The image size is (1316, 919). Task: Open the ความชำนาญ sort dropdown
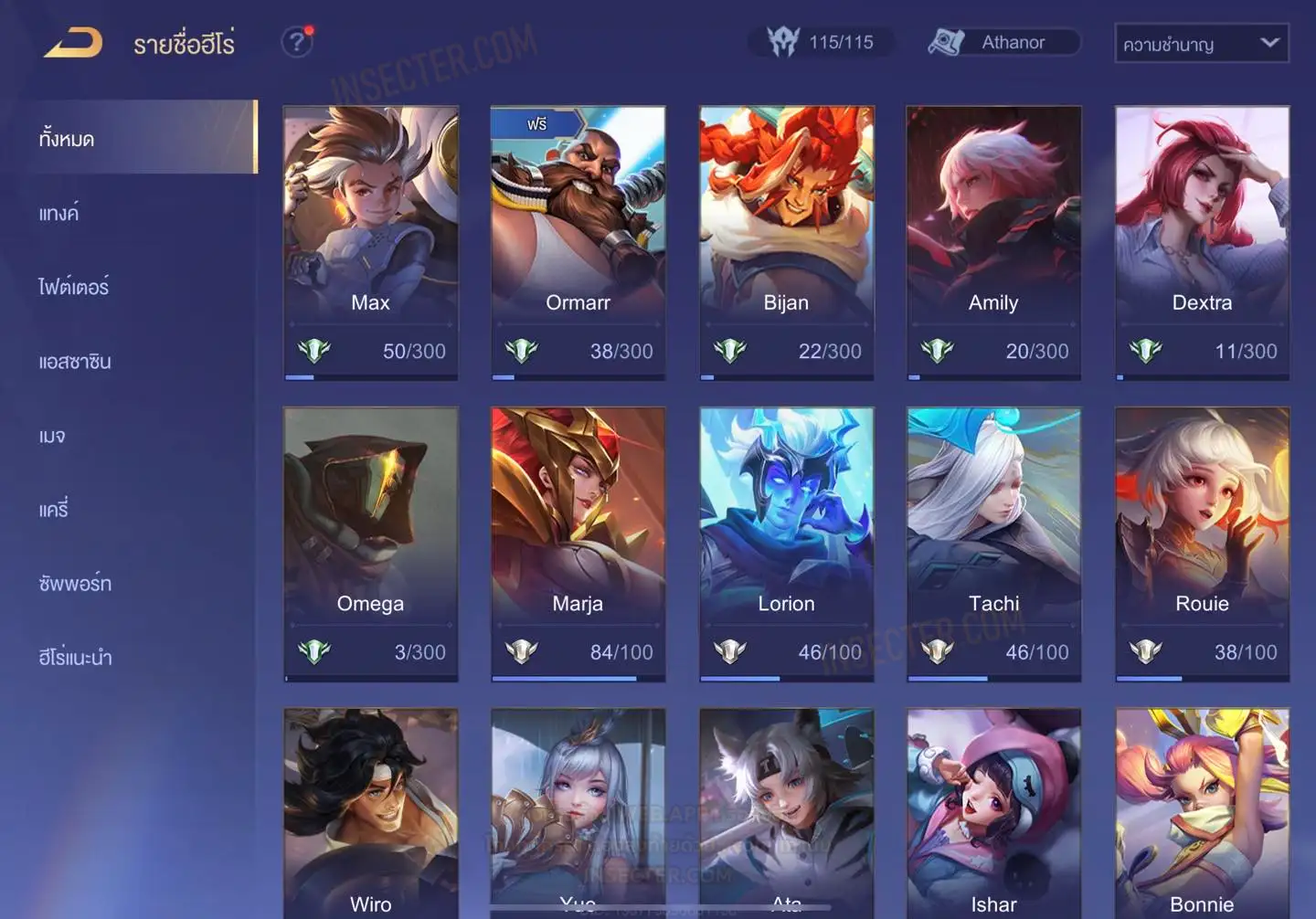(x=1201, y=43)
